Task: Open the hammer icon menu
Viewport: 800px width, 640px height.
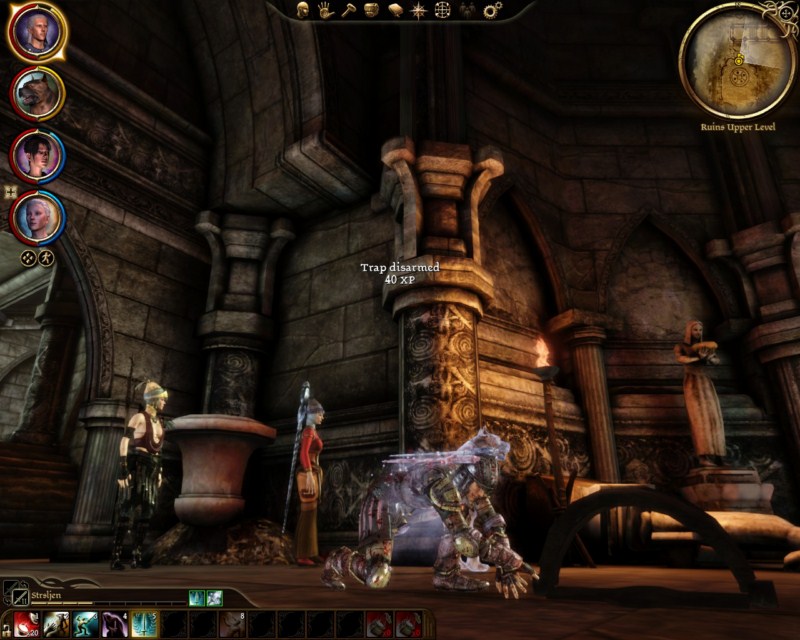Action: point(348,10)
